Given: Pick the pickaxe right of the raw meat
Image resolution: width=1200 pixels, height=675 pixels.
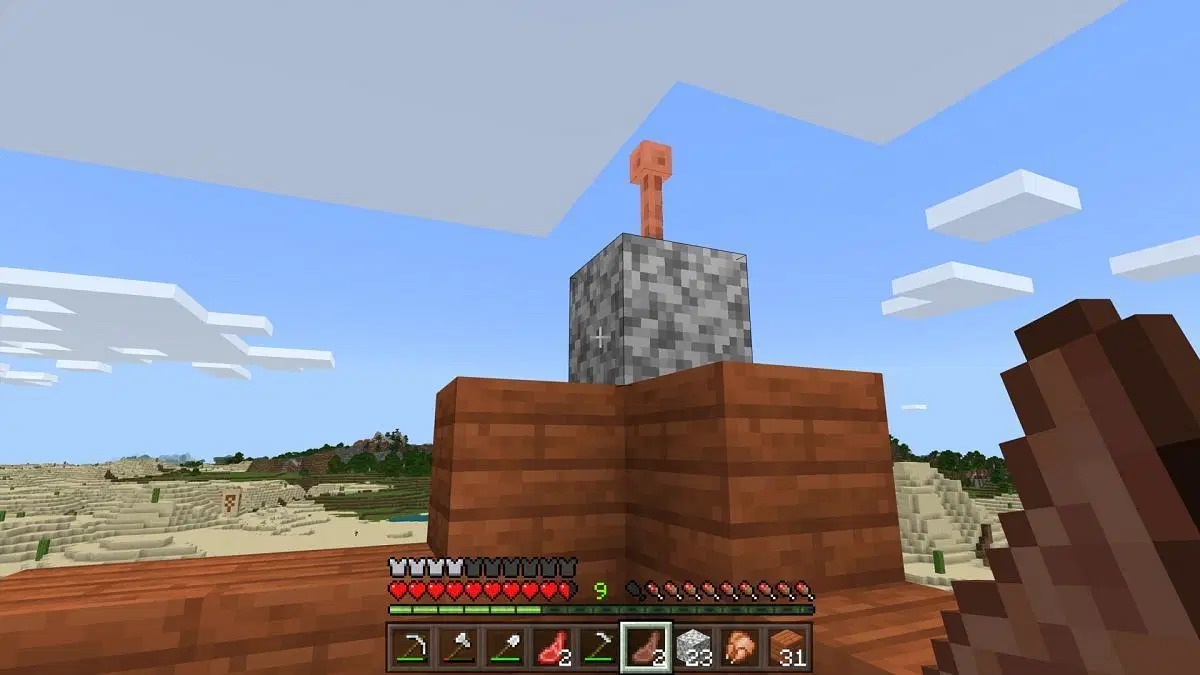Looking at the screenshot, I should tap(597, 647).
